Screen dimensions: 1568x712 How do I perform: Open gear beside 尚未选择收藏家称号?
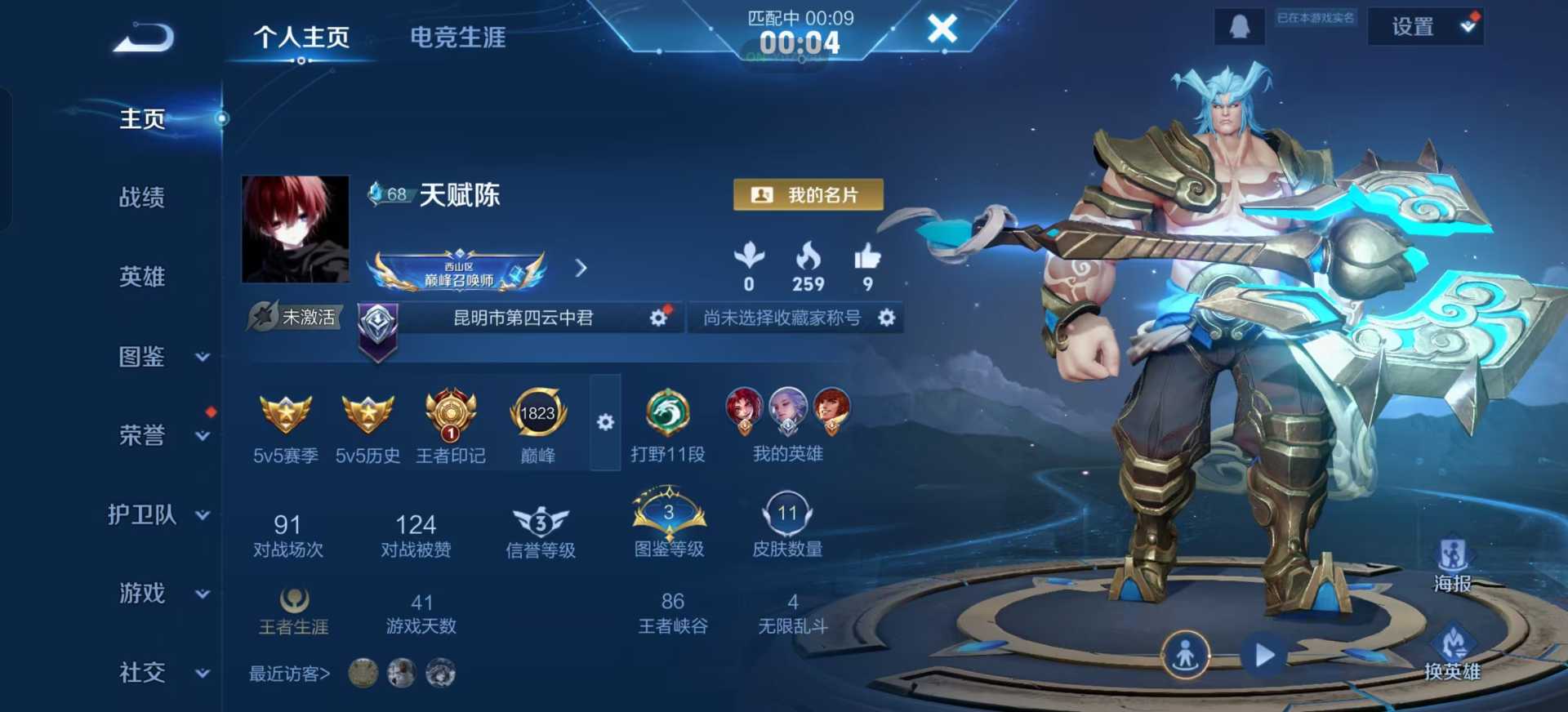[889, 318]
